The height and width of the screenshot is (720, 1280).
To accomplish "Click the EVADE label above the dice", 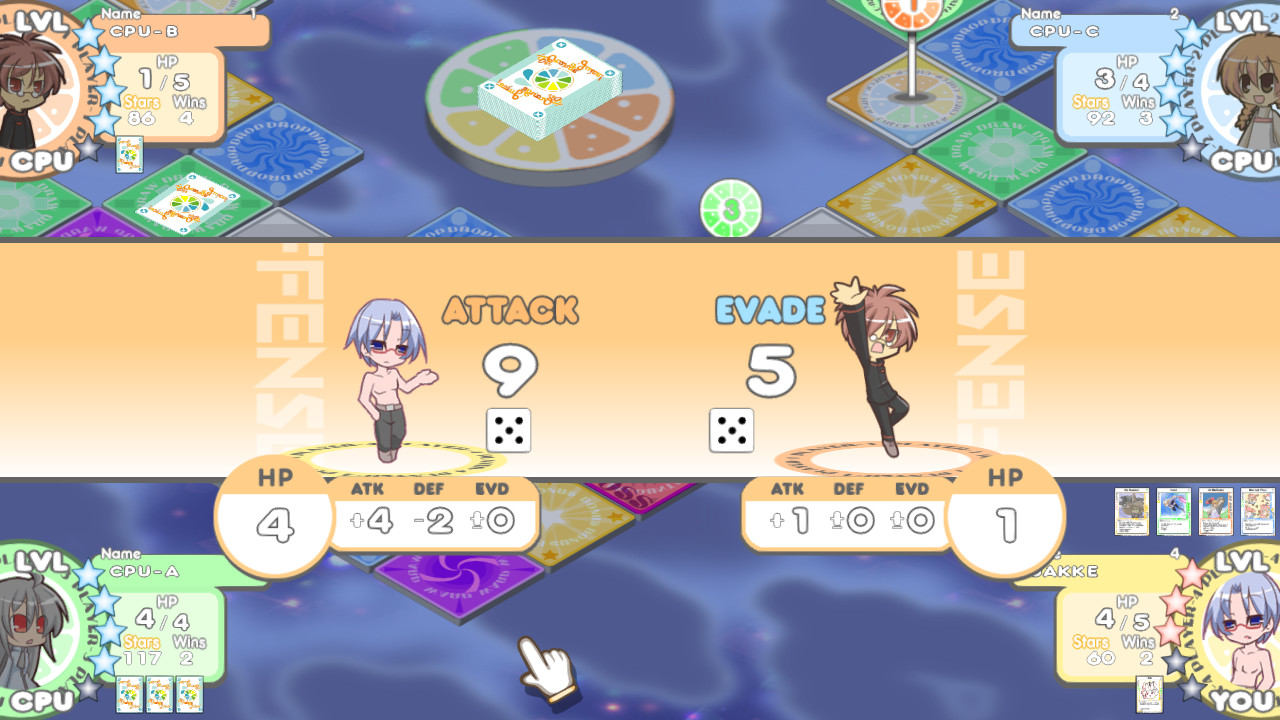I will point(768,310).
